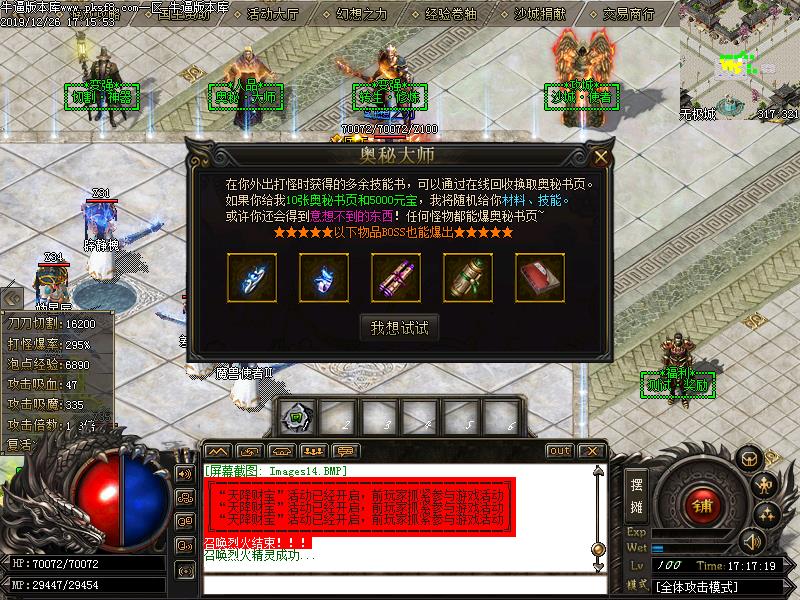Open the 交易商行 menu
800x600 pixels.
click(x=629, y=15)
